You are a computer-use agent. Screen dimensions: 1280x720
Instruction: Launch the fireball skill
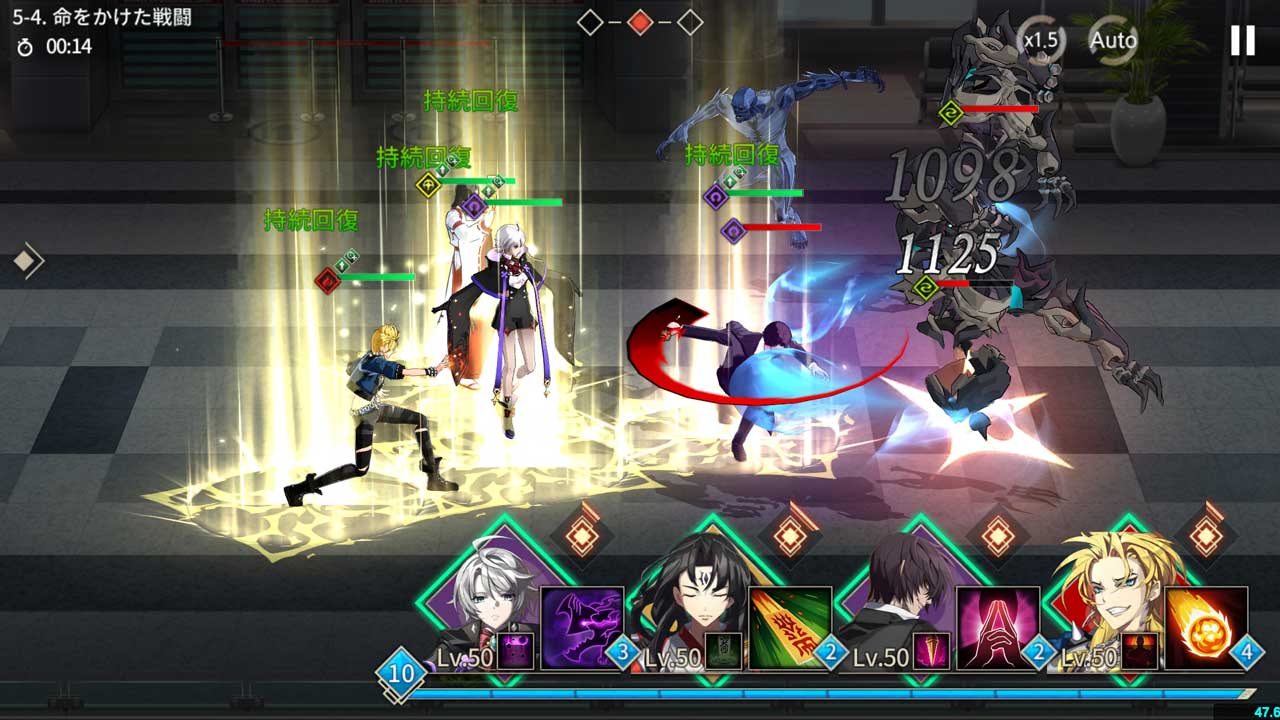click(1206, 628)
